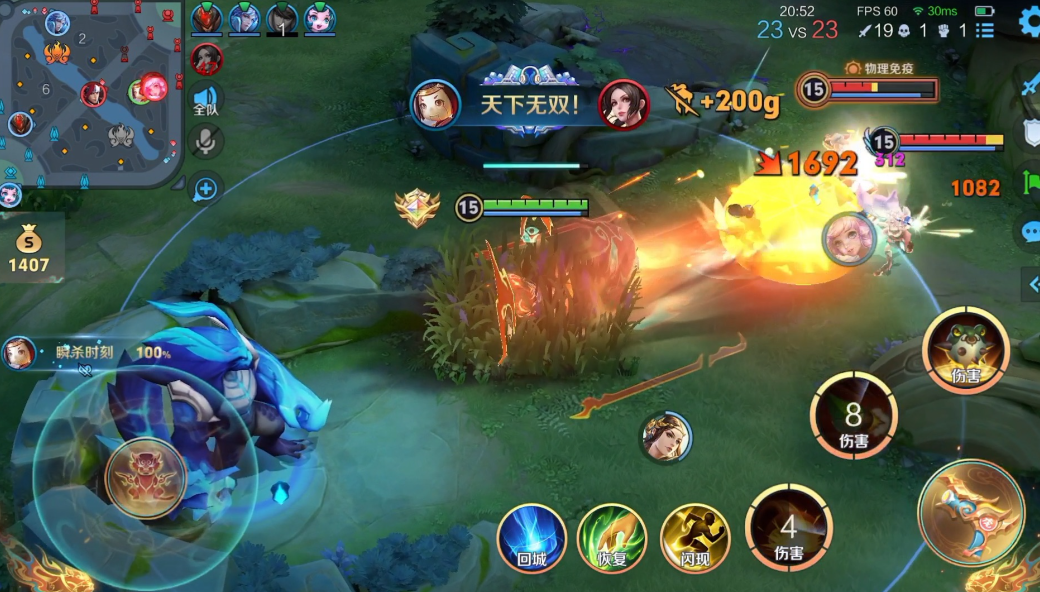Tap the blue plus button below the microphone
This screenshot has width=1040, height=592.
(206, 189)
